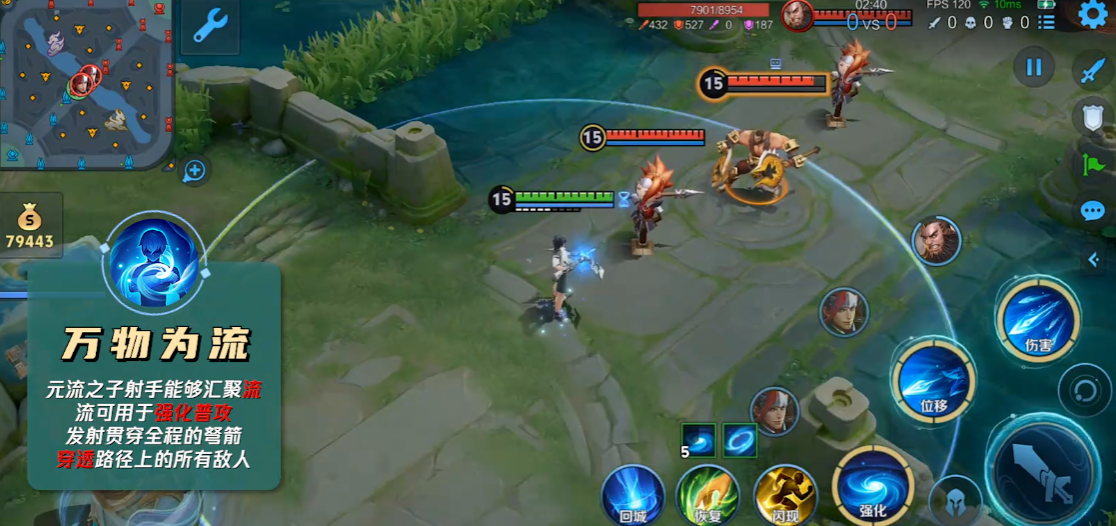This screenshot has height=526, width=1116.
Task: Open the shop via gold counter
Action: tap(31, 226)
